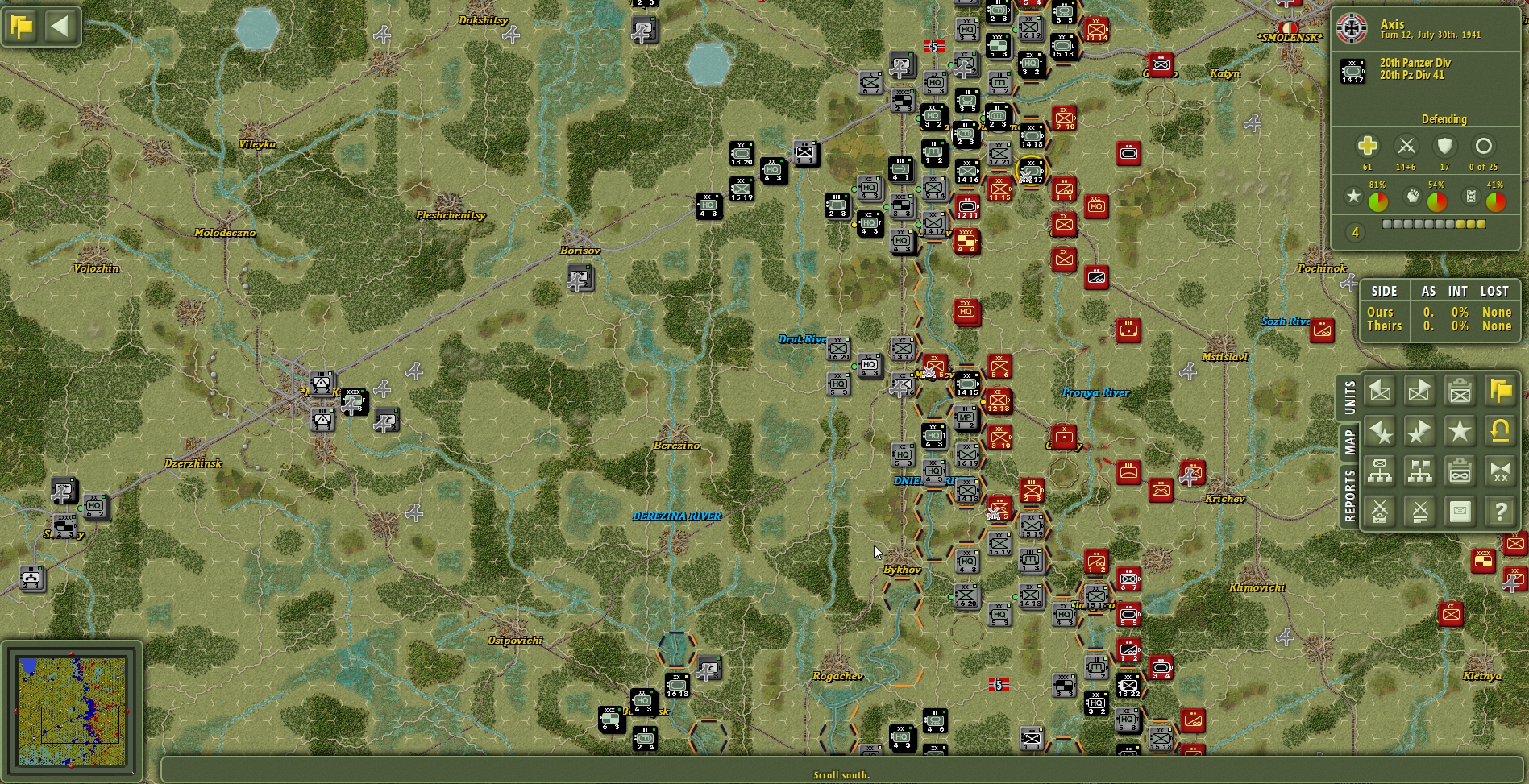Viewport: 1529px width, 784px height.
Task: Open the supply clipboard icon with infinity symbol
Action: [1460, 471]
